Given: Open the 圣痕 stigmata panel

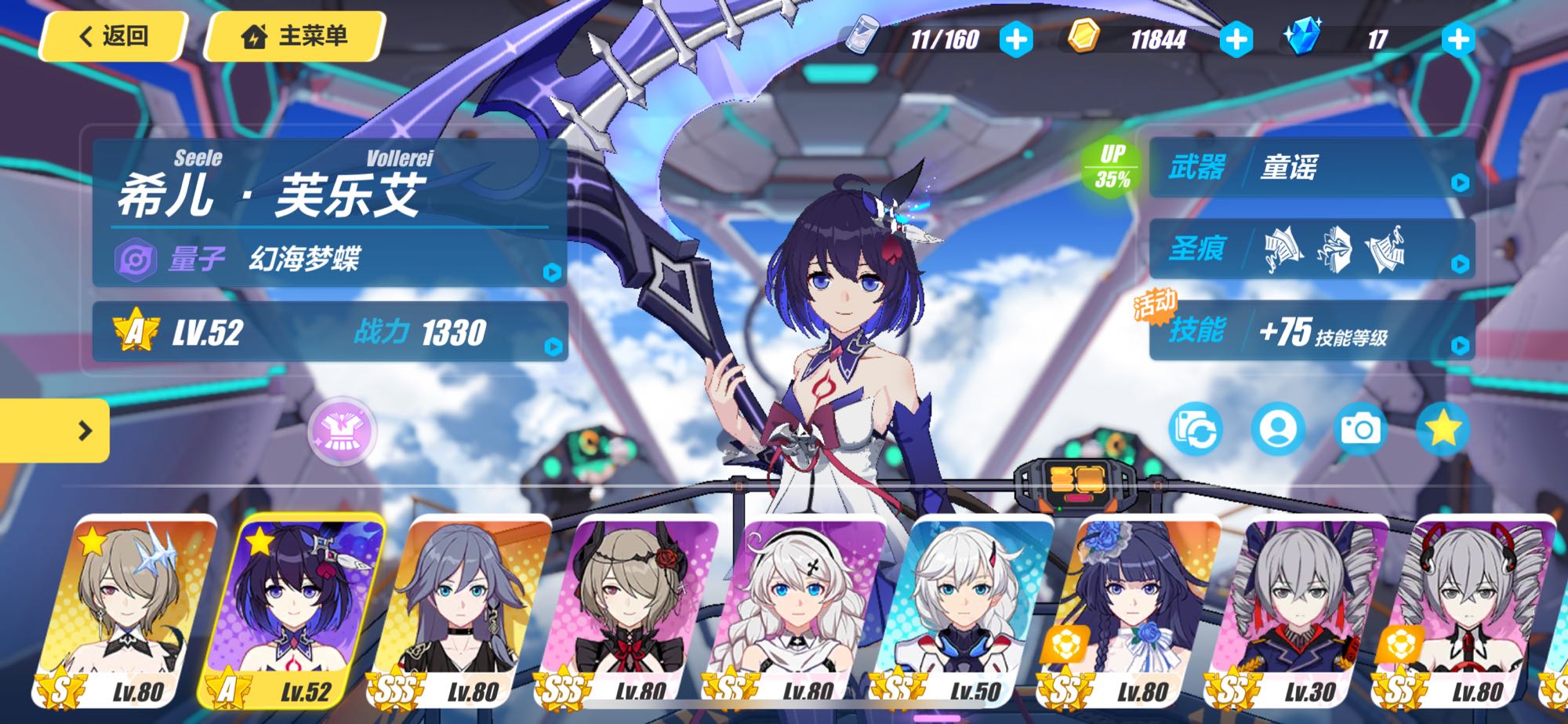Looking at the screenshot, I should (x=1311, y=249).
